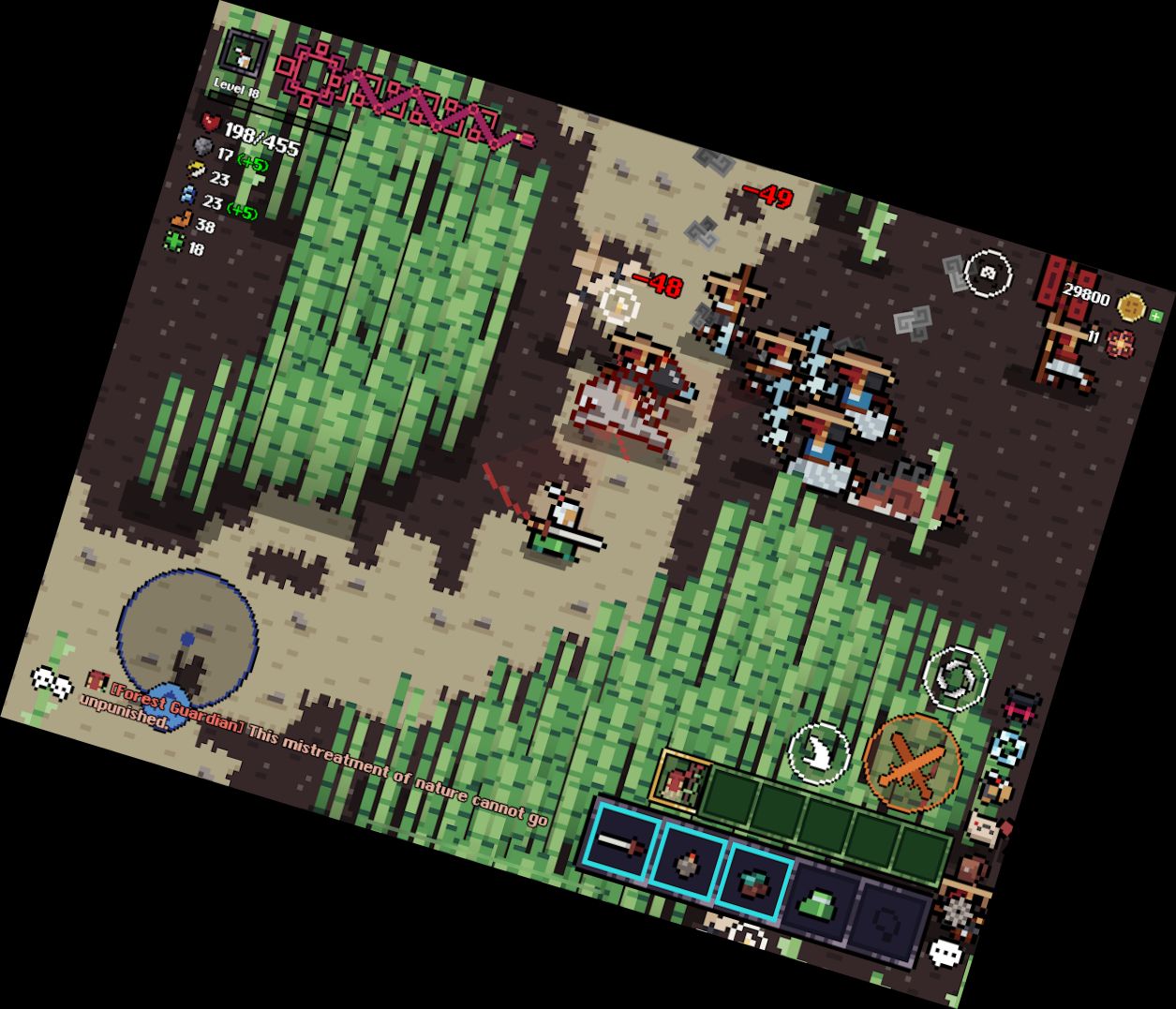
Task: Tap the crossed swords attack button
Action: pos(913,762)
